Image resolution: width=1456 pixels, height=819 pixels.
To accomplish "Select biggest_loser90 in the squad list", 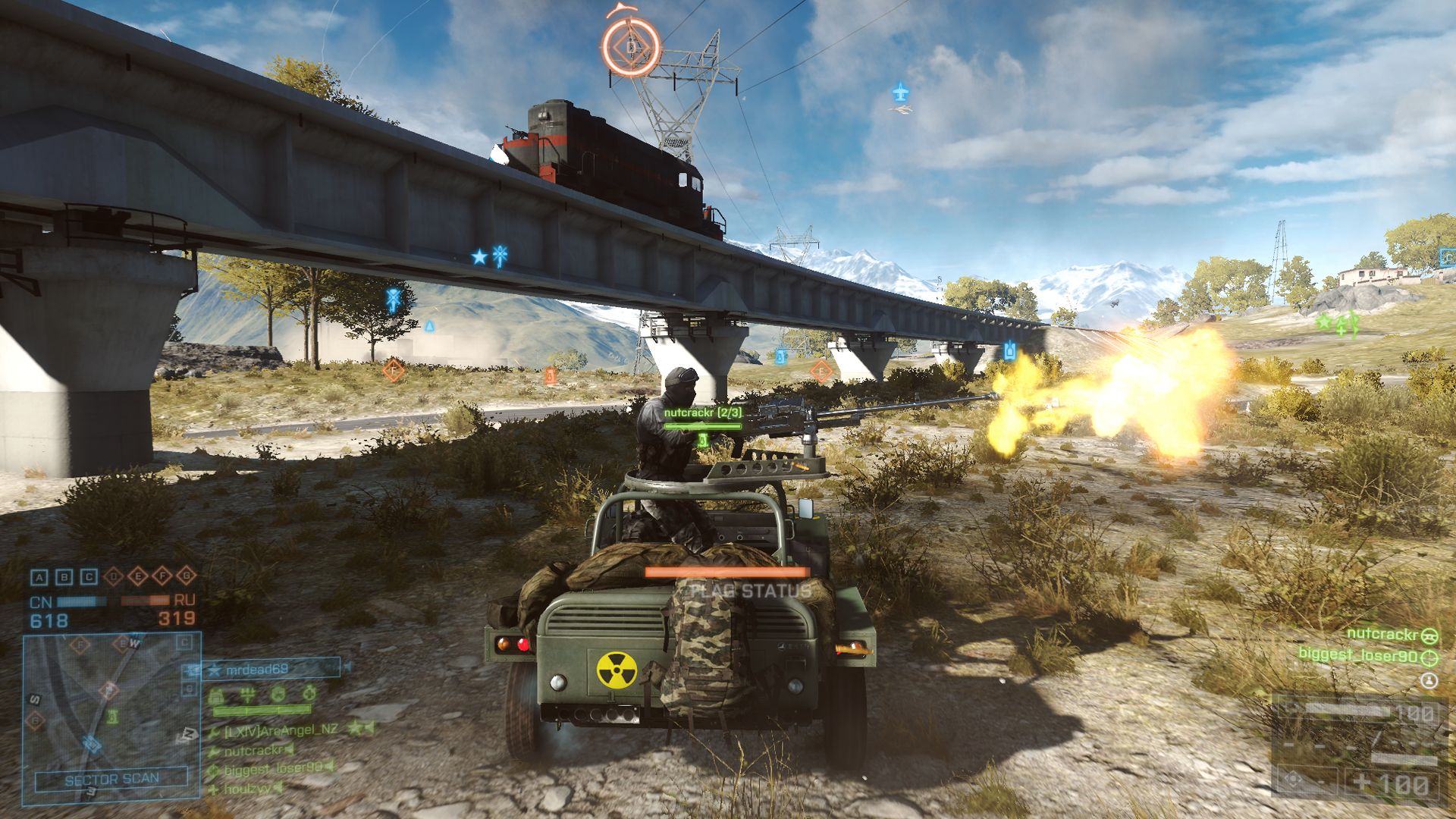I will click(271, 769).
